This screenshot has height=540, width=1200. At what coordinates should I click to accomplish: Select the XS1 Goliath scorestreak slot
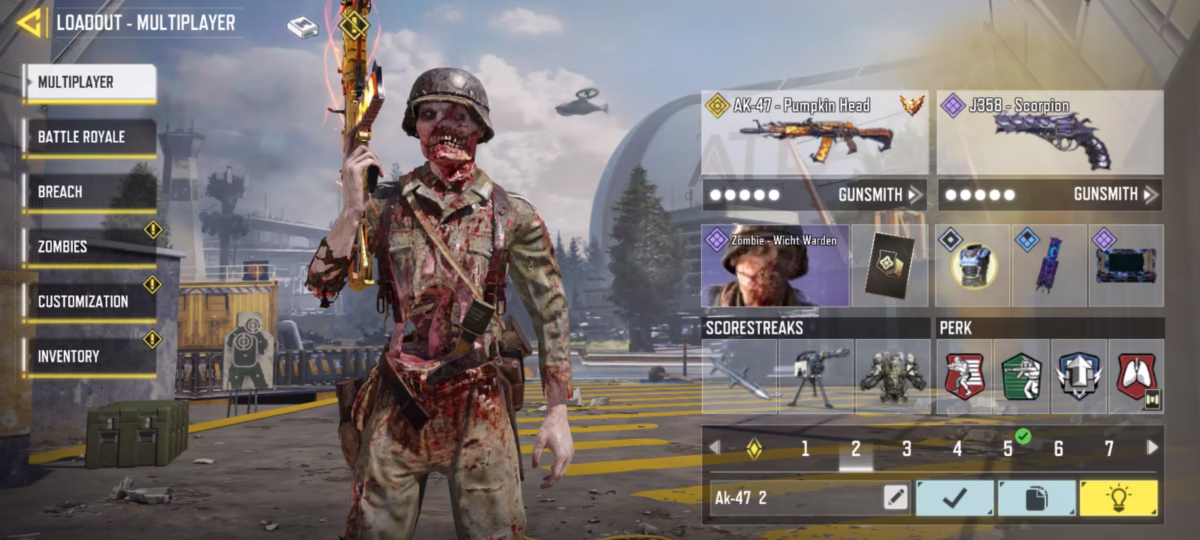891,377
